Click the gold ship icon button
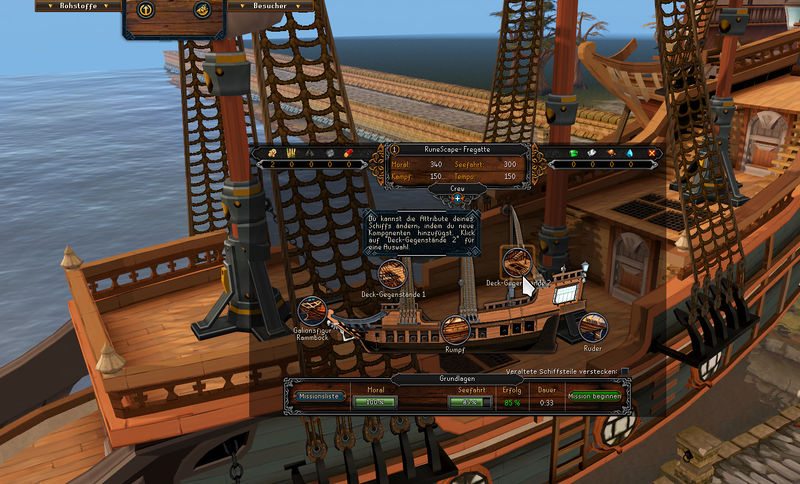Viewport: 800px width, 484px height. 201,11
